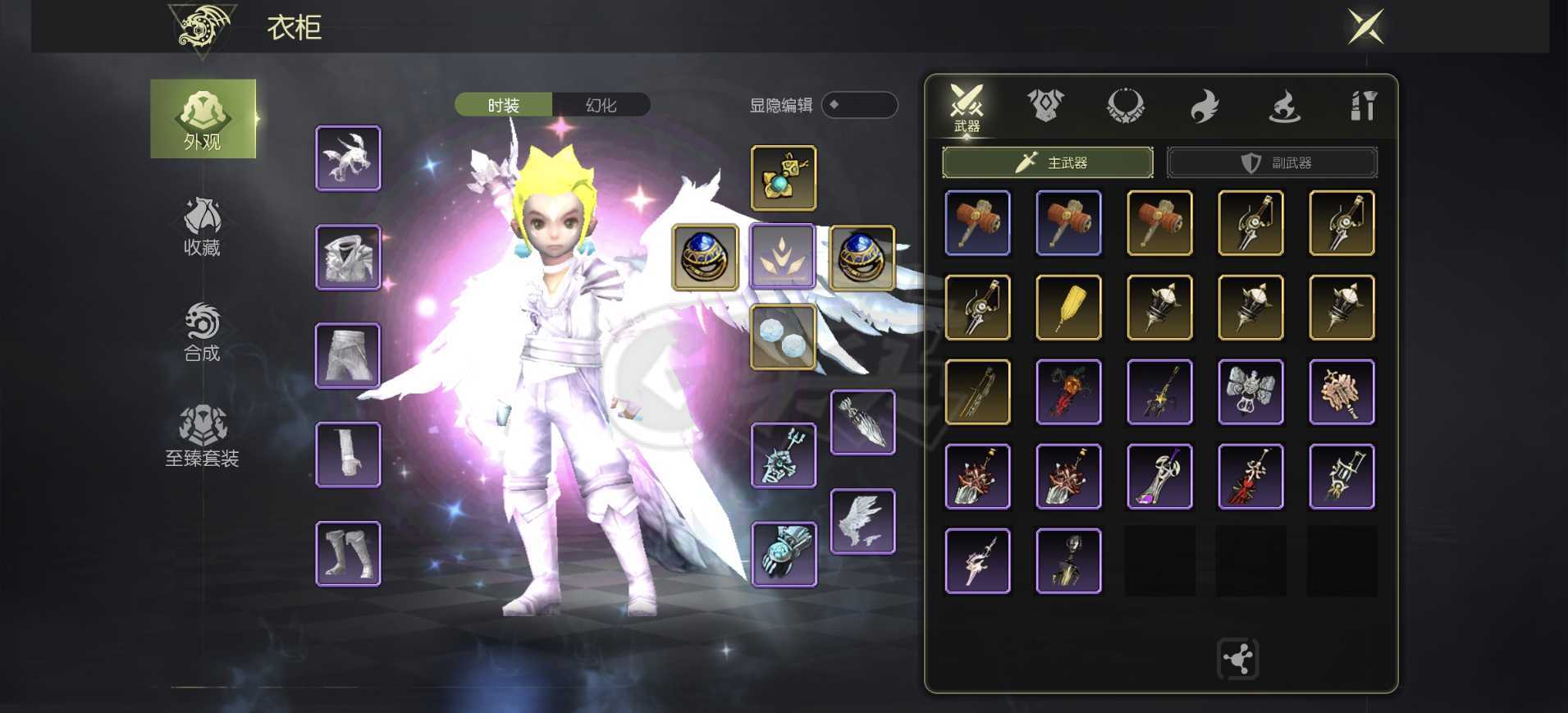Close the wardrobe screen
1568x713 pixels.
click(x=1365, y=26)
